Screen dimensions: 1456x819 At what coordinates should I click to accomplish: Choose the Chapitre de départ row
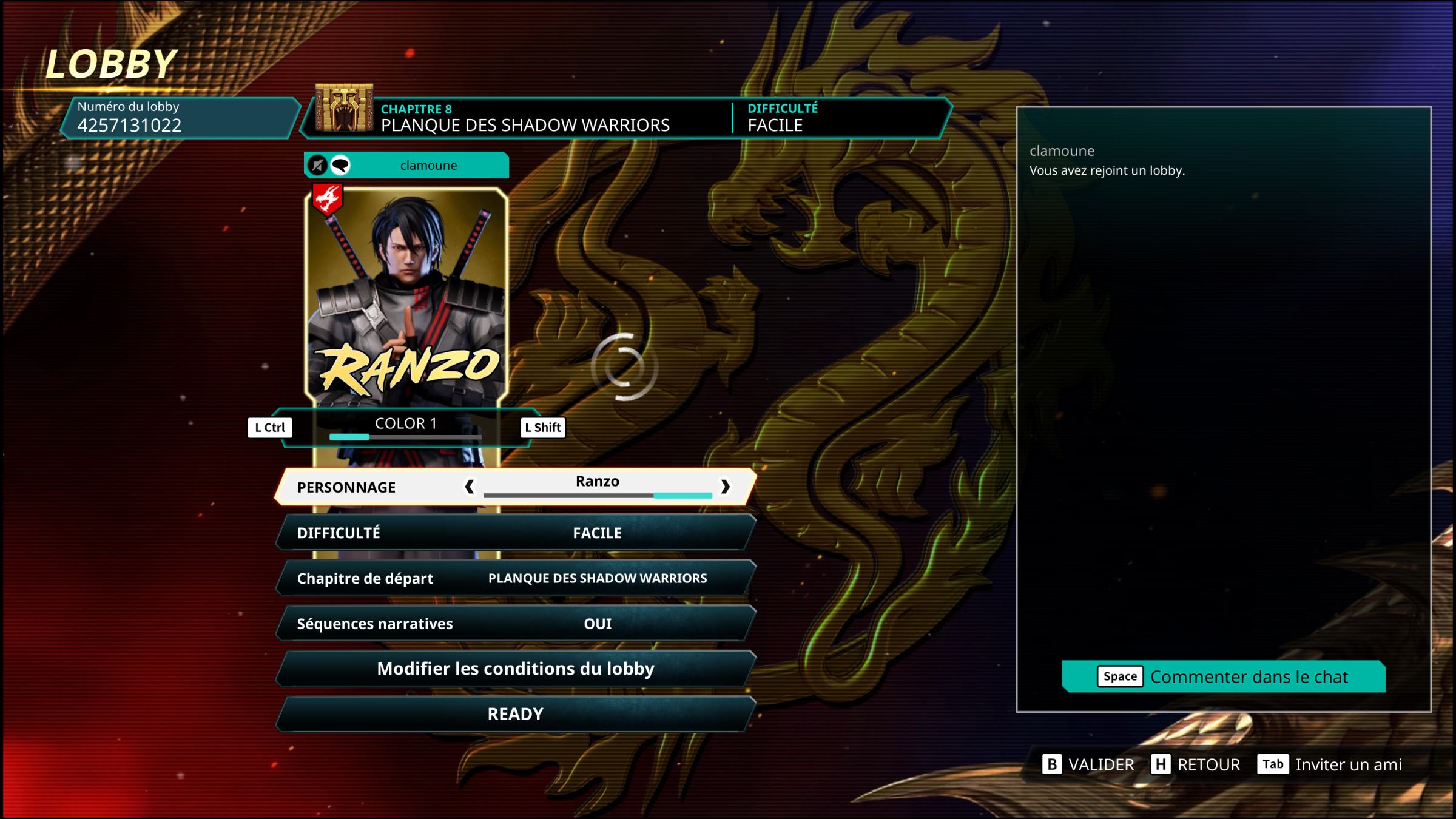[516, 578]
